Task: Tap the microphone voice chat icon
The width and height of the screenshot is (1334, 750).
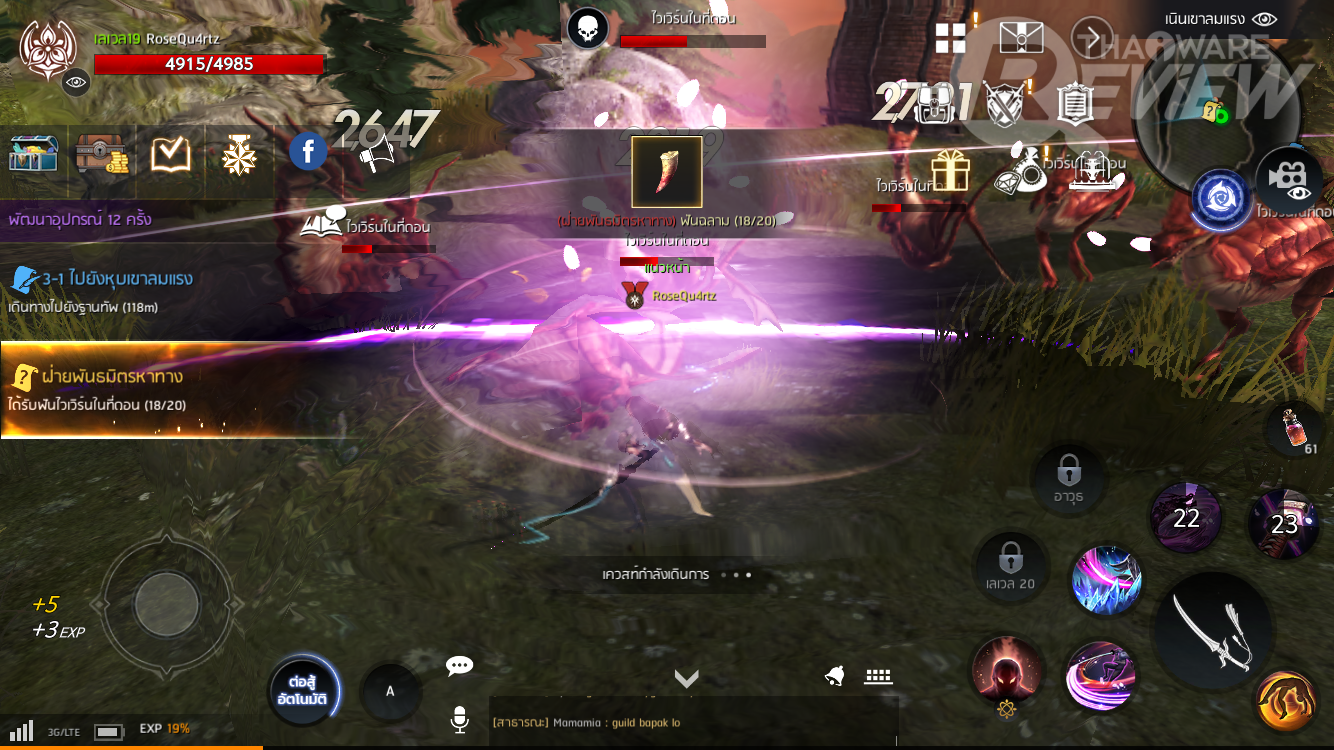Action: tap(459, 719)
